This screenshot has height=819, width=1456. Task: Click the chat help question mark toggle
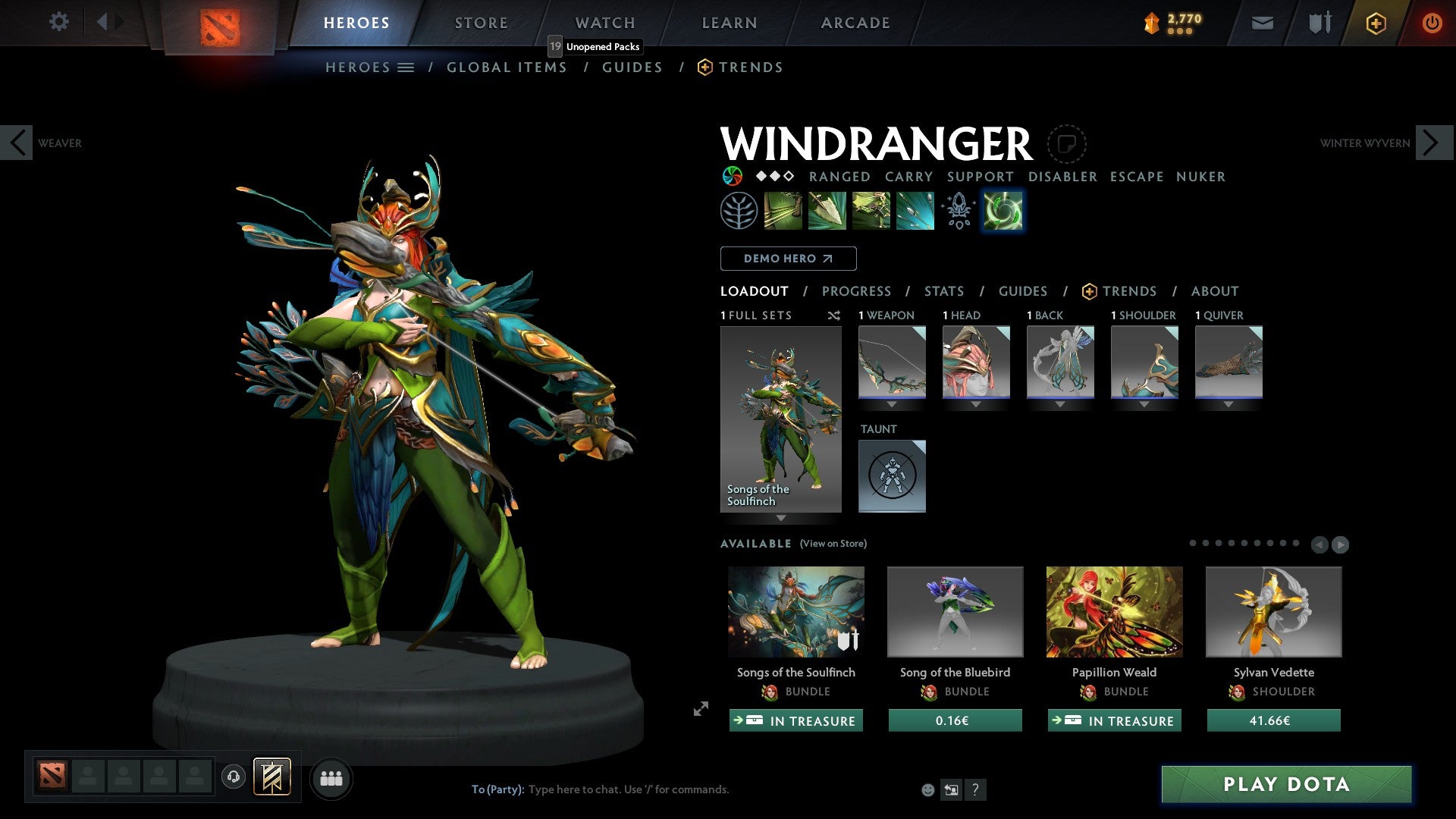coord(975,789)
